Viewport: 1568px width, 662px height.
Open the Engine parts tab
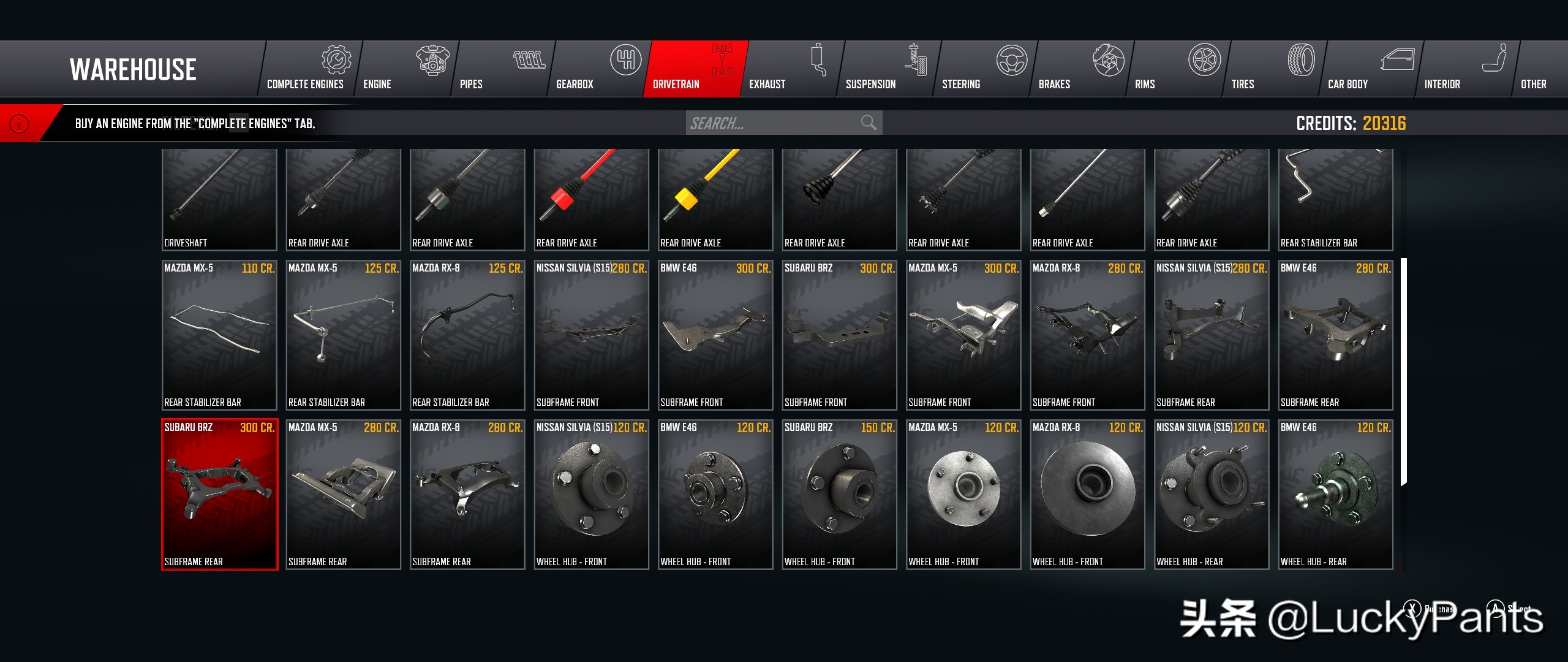click(x=405, y=69)
